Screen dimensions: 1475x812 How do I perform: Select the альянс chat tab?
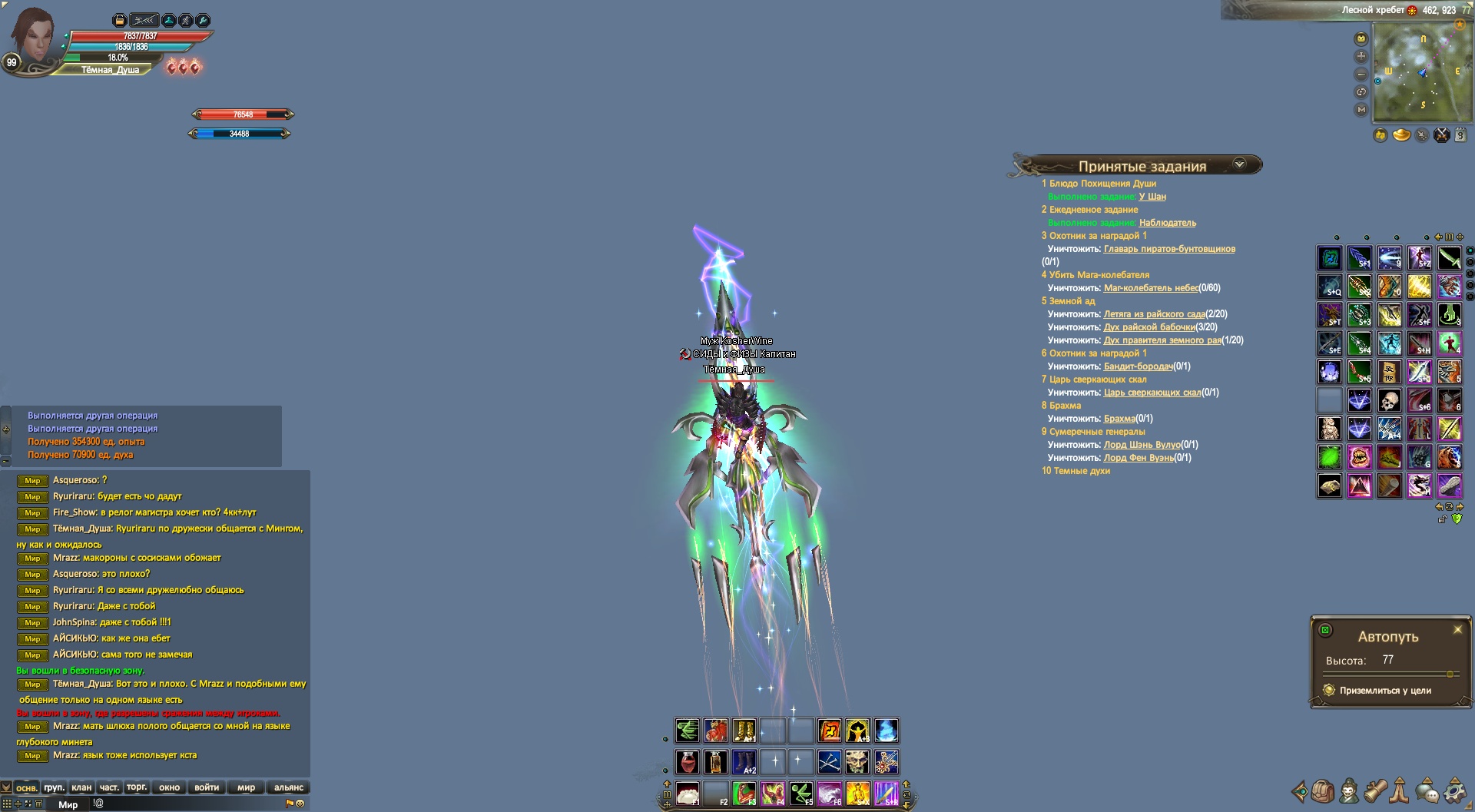pos(289,787)
